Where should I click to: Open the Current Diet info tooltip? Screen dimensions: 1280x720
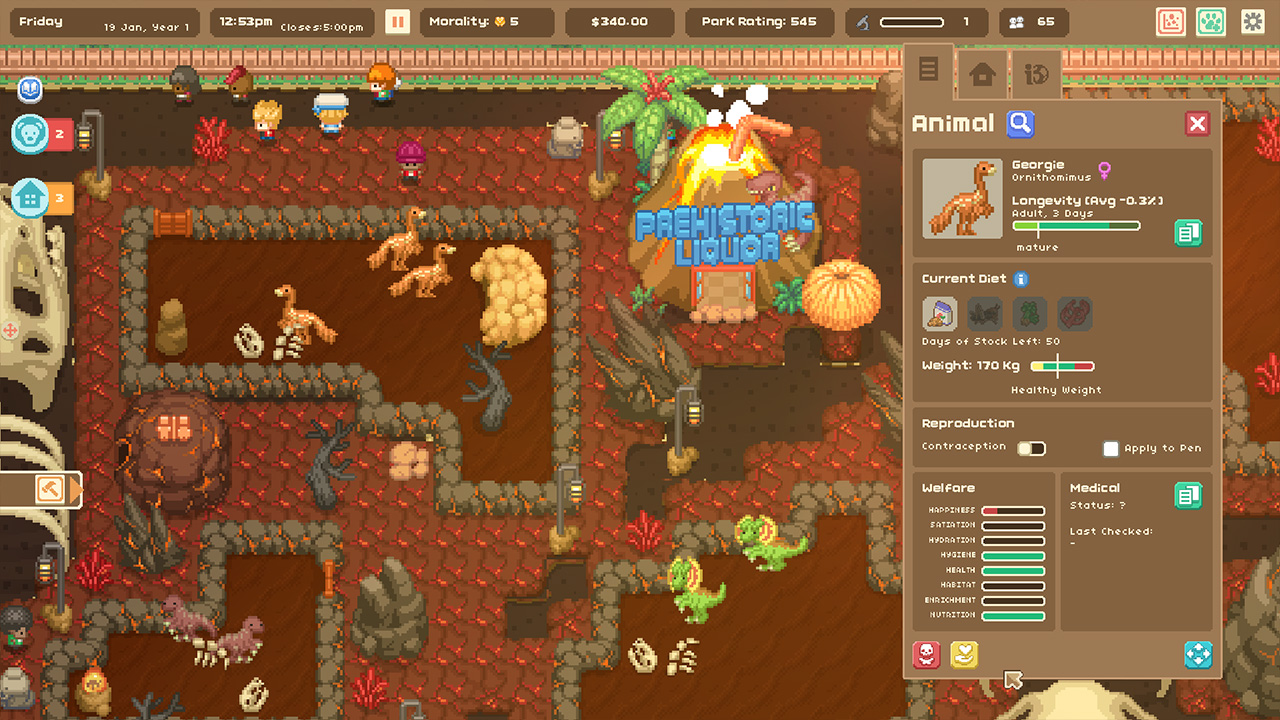[1021, 279]
